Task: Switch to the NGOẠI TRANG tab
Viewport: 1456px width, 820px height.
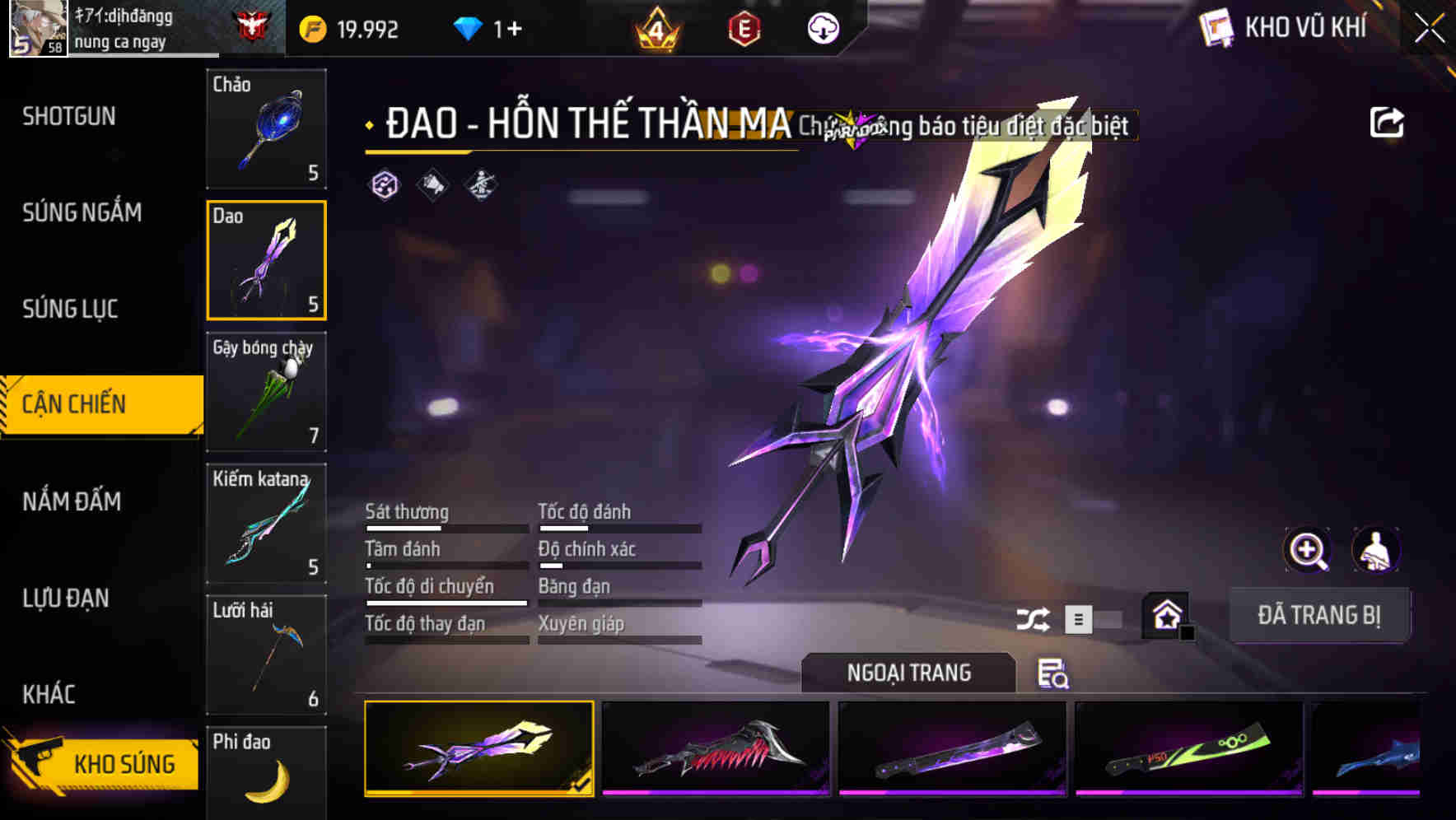Action: pyautogui.click(x=909, y=673)
